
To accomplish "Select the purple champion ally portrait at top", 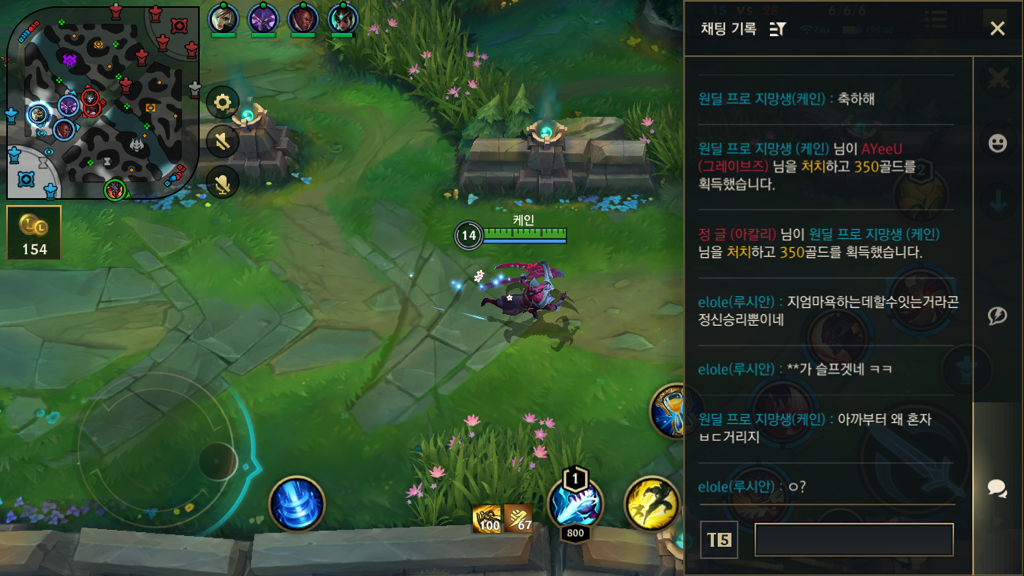I will tap(263, 18).
